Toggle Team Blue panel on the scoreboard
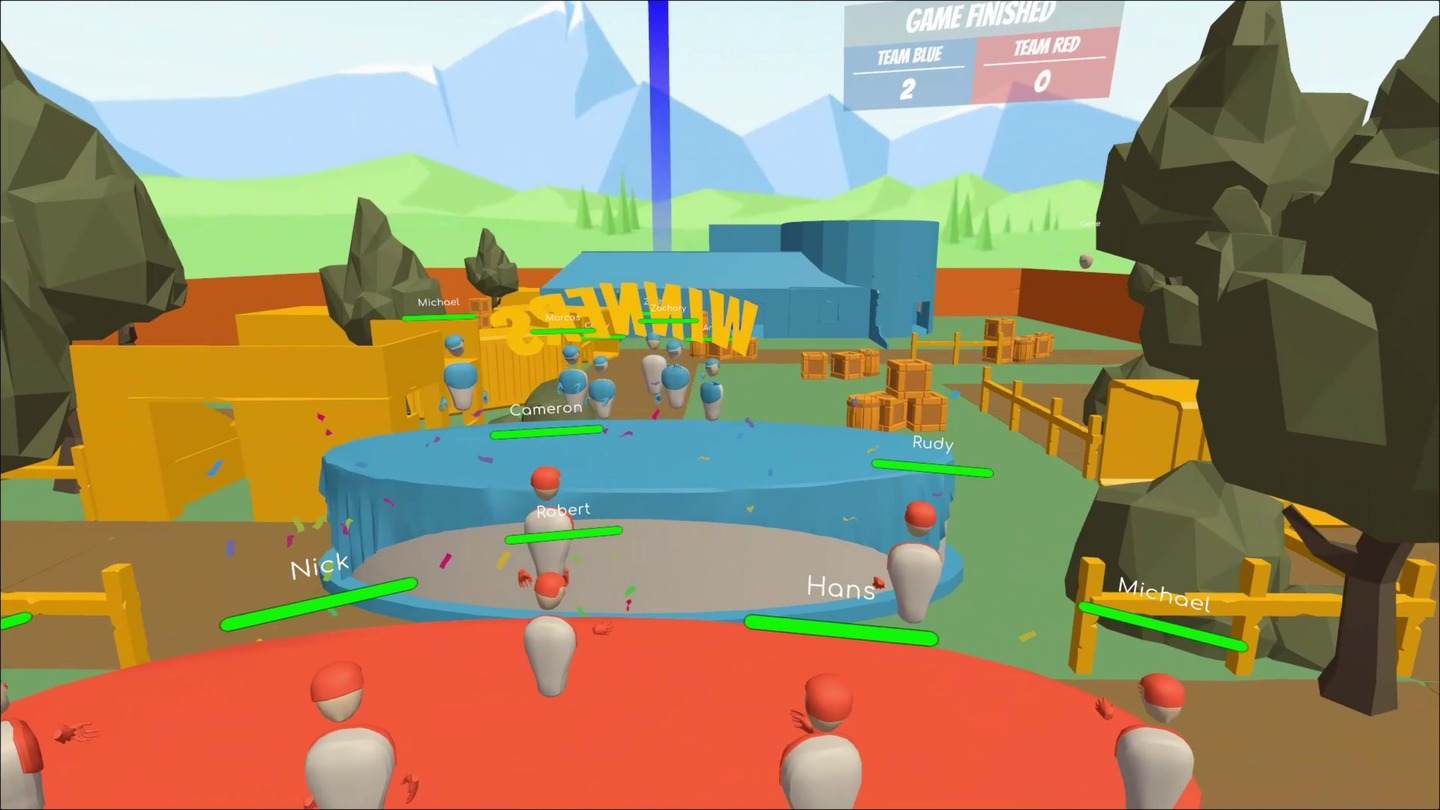 tap(908, 70)
